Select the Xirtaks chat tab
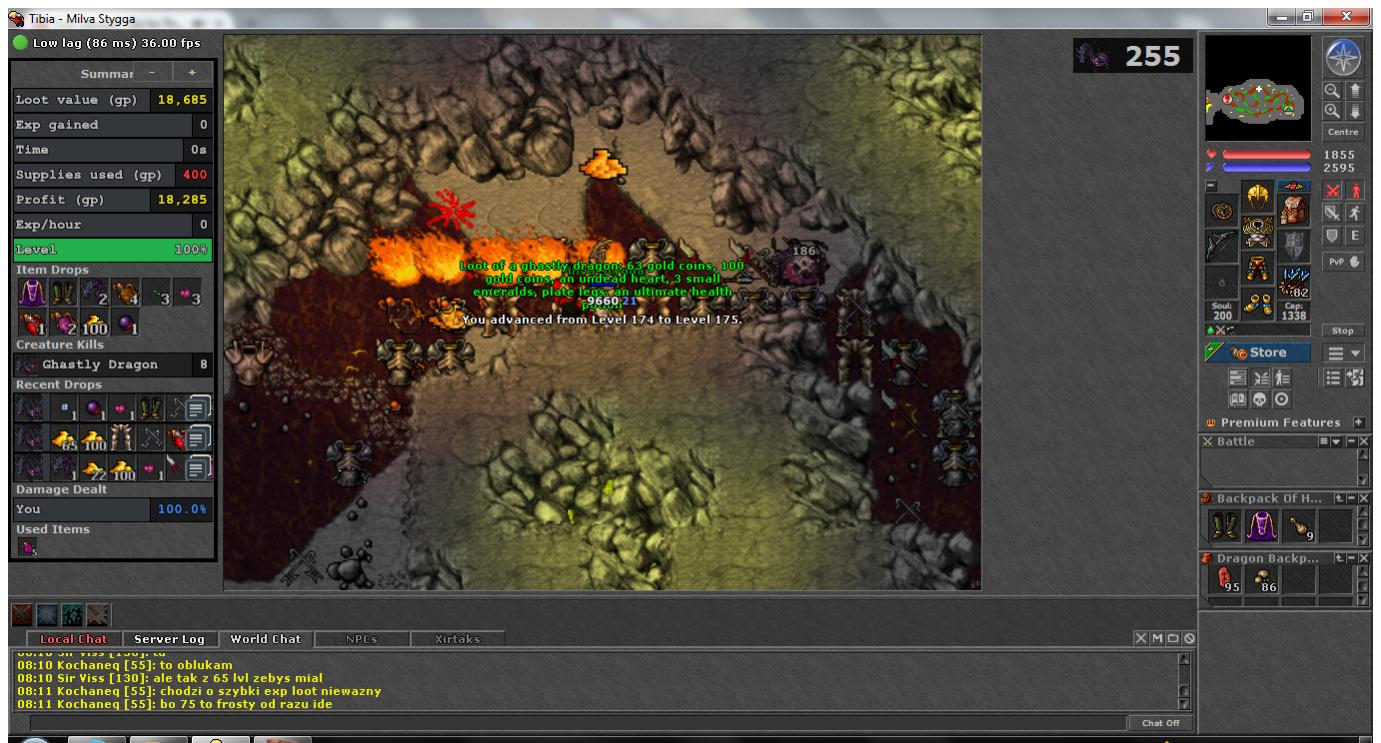Viewport: 1381px width, 743px height. click(x=456, y=639)
